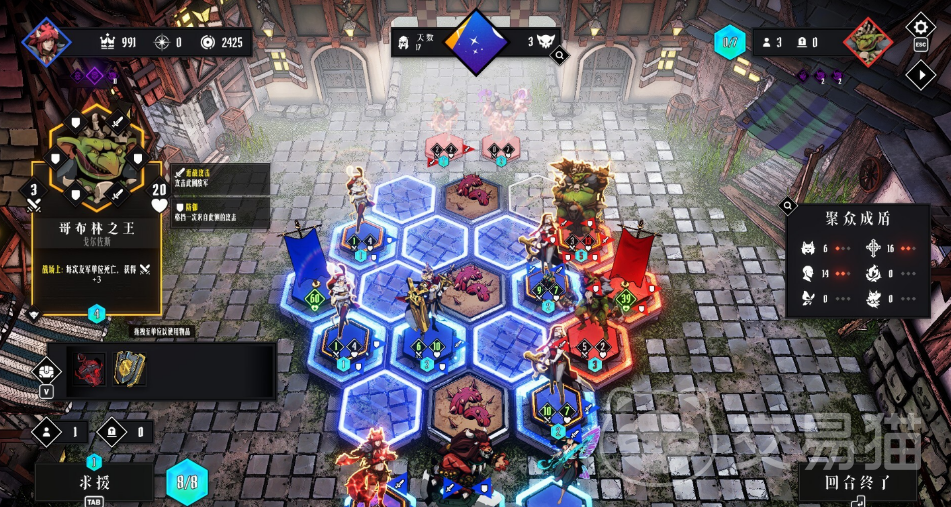The height and width of the screenshot is (507, 951).
Task: Click the 8/8 energy hexagon
Action: point(187,482)
